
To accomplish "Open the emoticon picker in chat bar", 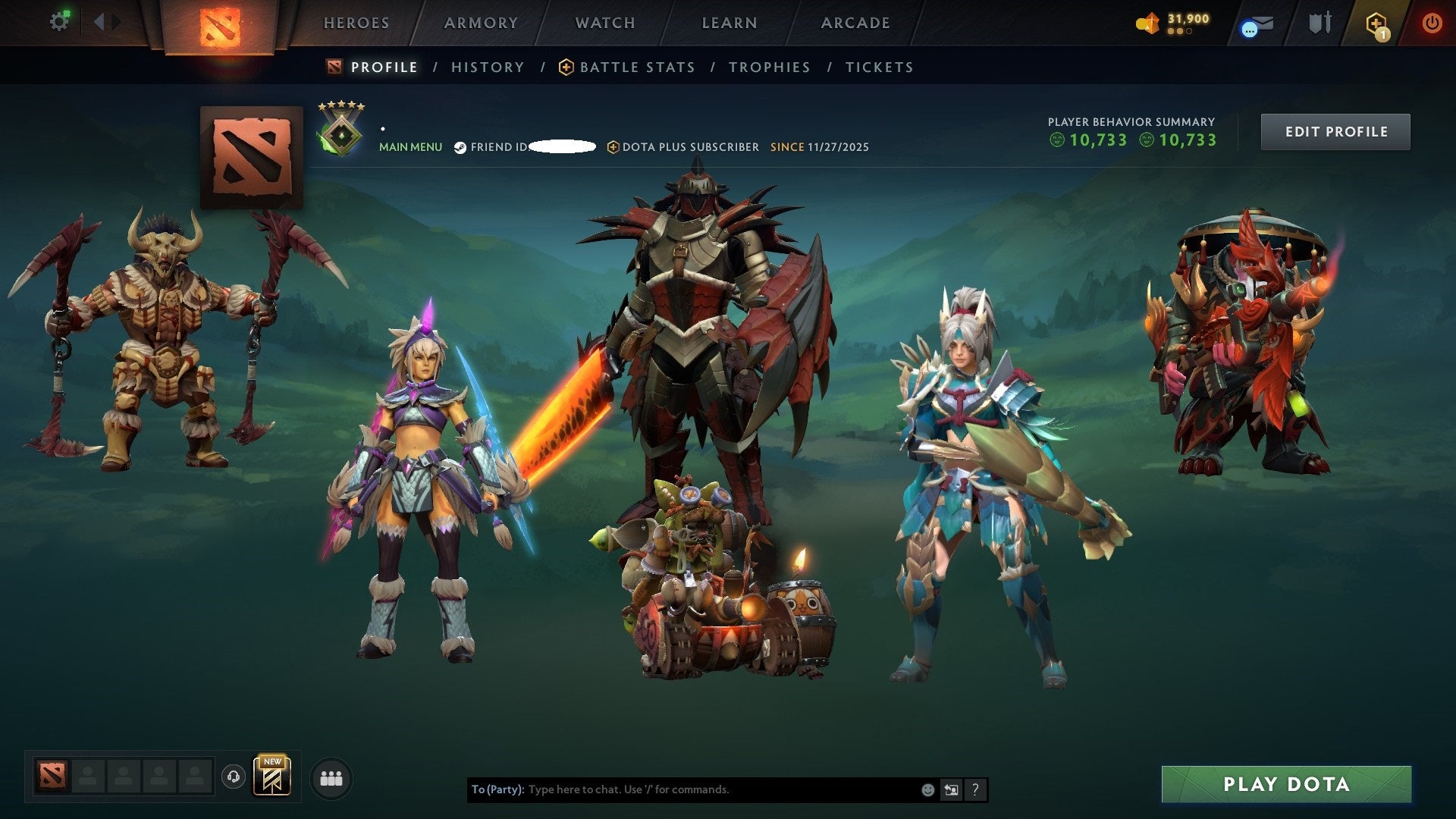I will click(x=927, y=789).
